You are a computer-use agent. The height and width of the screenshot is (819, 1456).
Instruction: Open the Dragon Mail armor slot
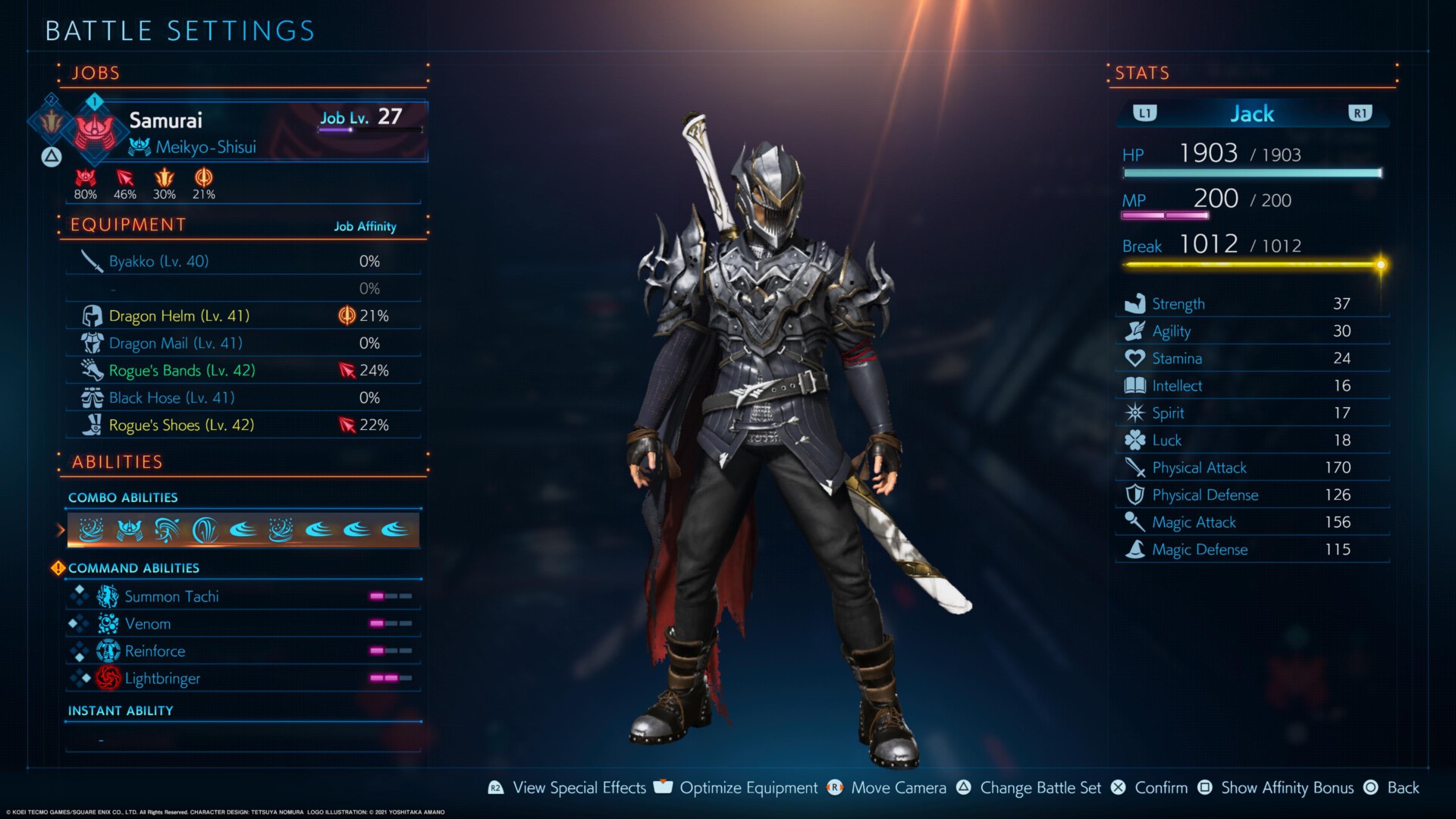(x=243, y=344)
